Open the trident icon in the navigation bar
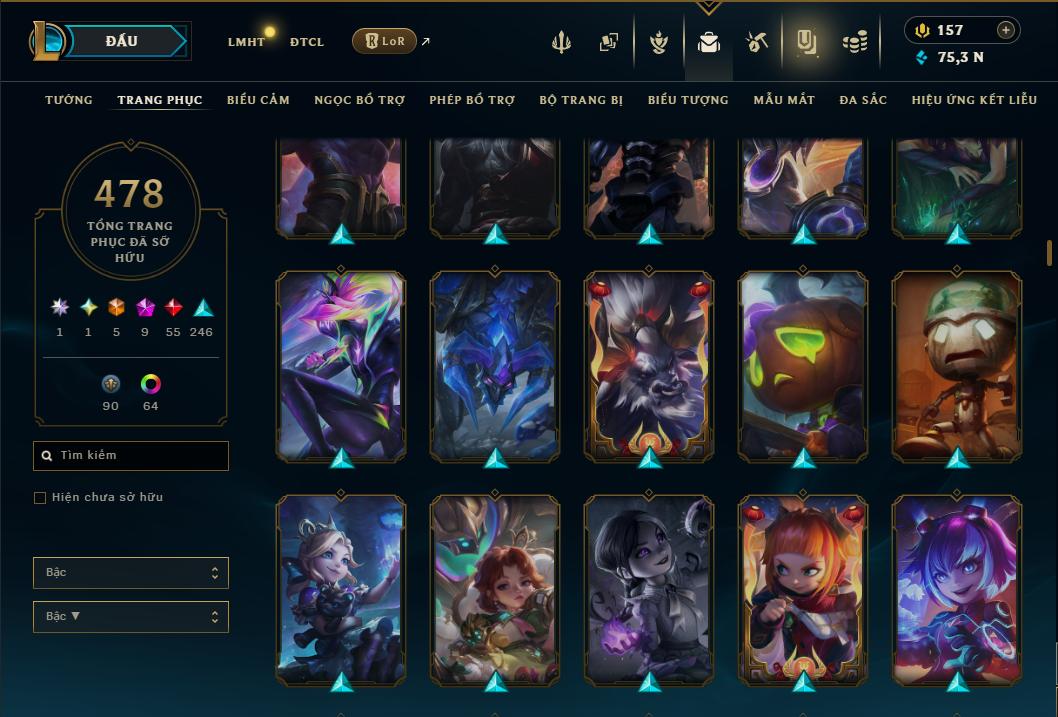Image resolution: width=1058 pixels, height=717 pixels. point(562,42)
